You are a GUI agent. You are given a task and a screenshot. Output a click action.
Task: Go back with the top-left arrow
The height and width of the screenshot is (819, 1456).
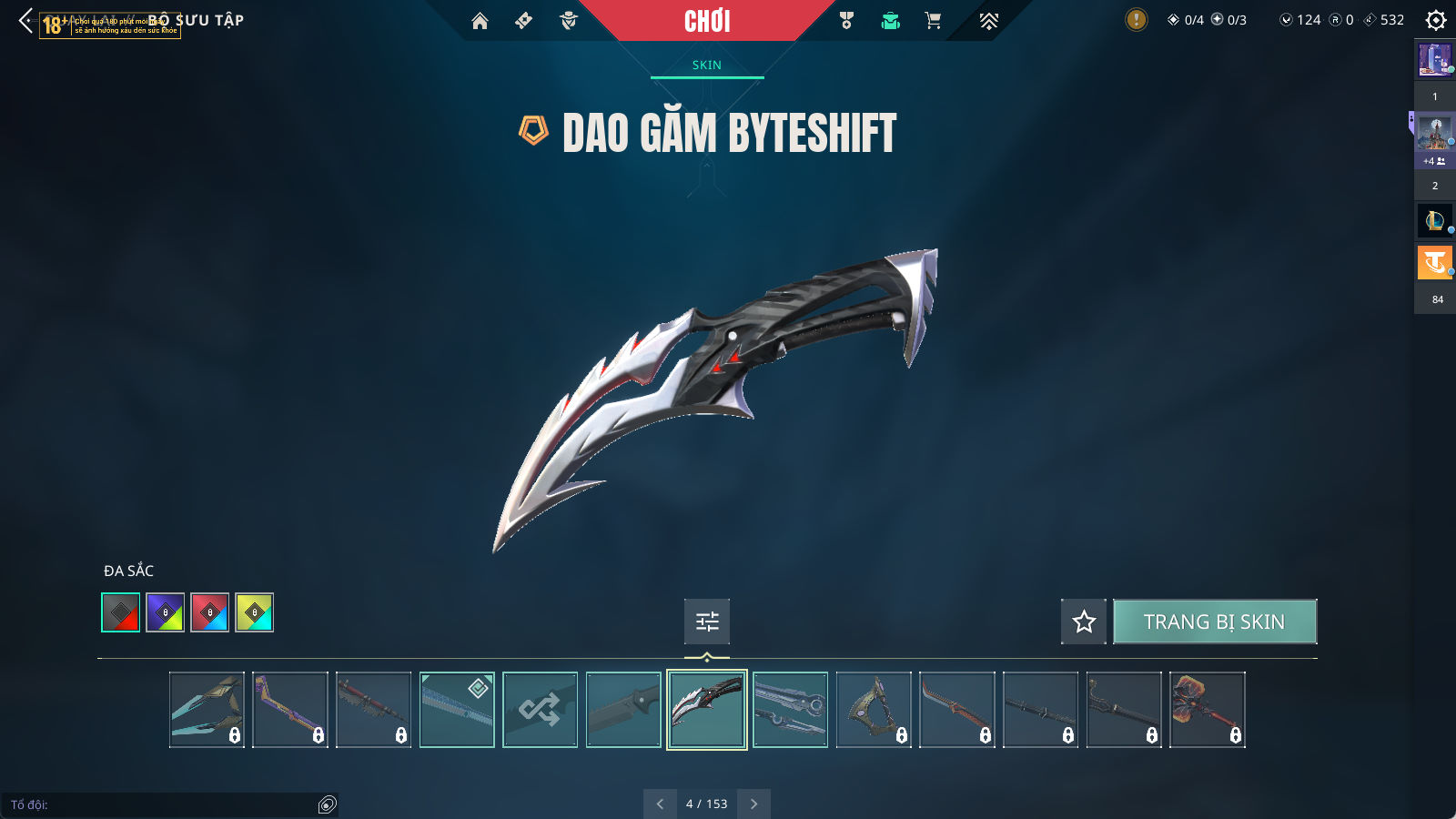tap(25, 20)
